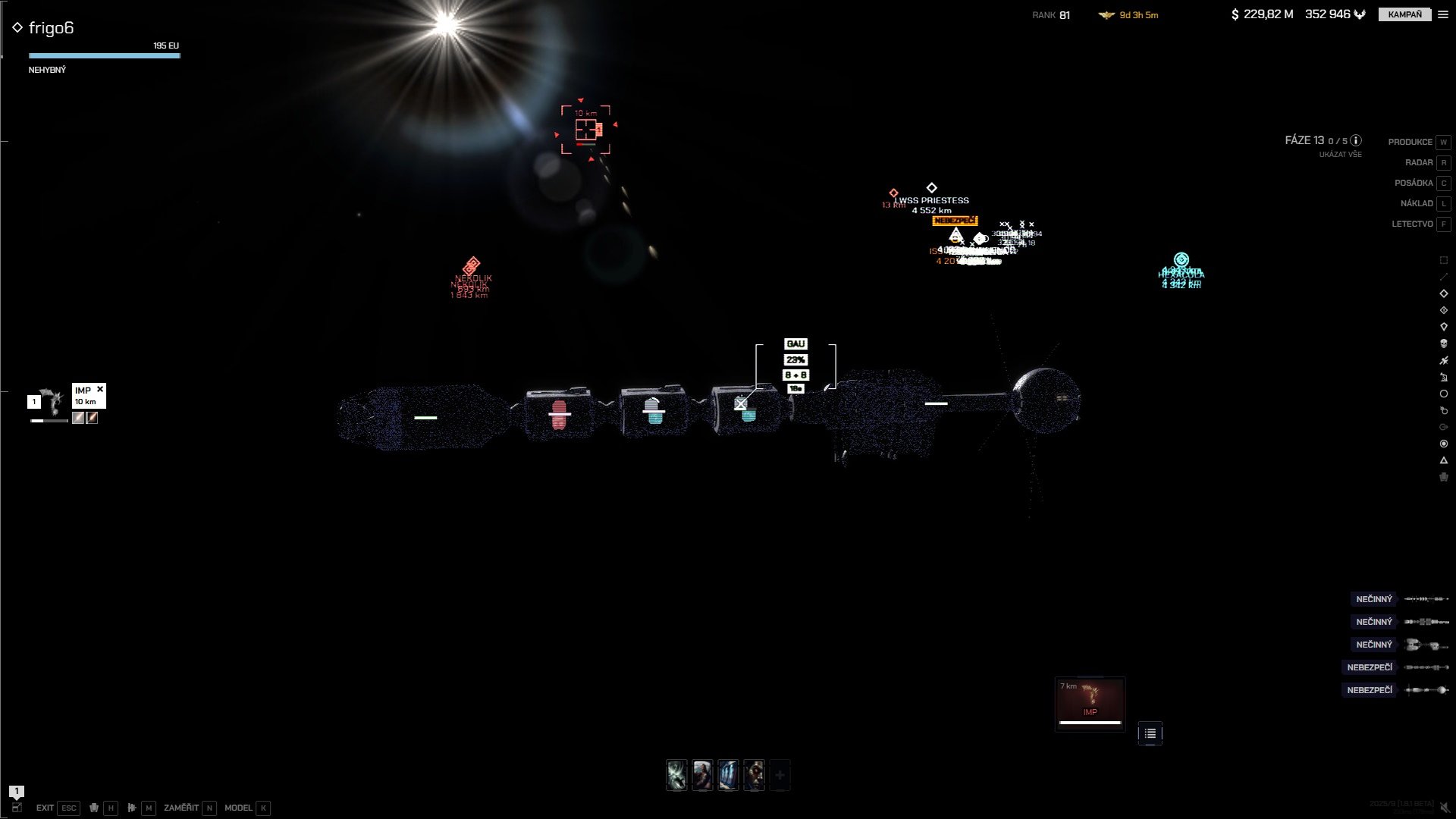Add a new crew card slot
The height and width of the screenshot is (819, 1456).
780,775
